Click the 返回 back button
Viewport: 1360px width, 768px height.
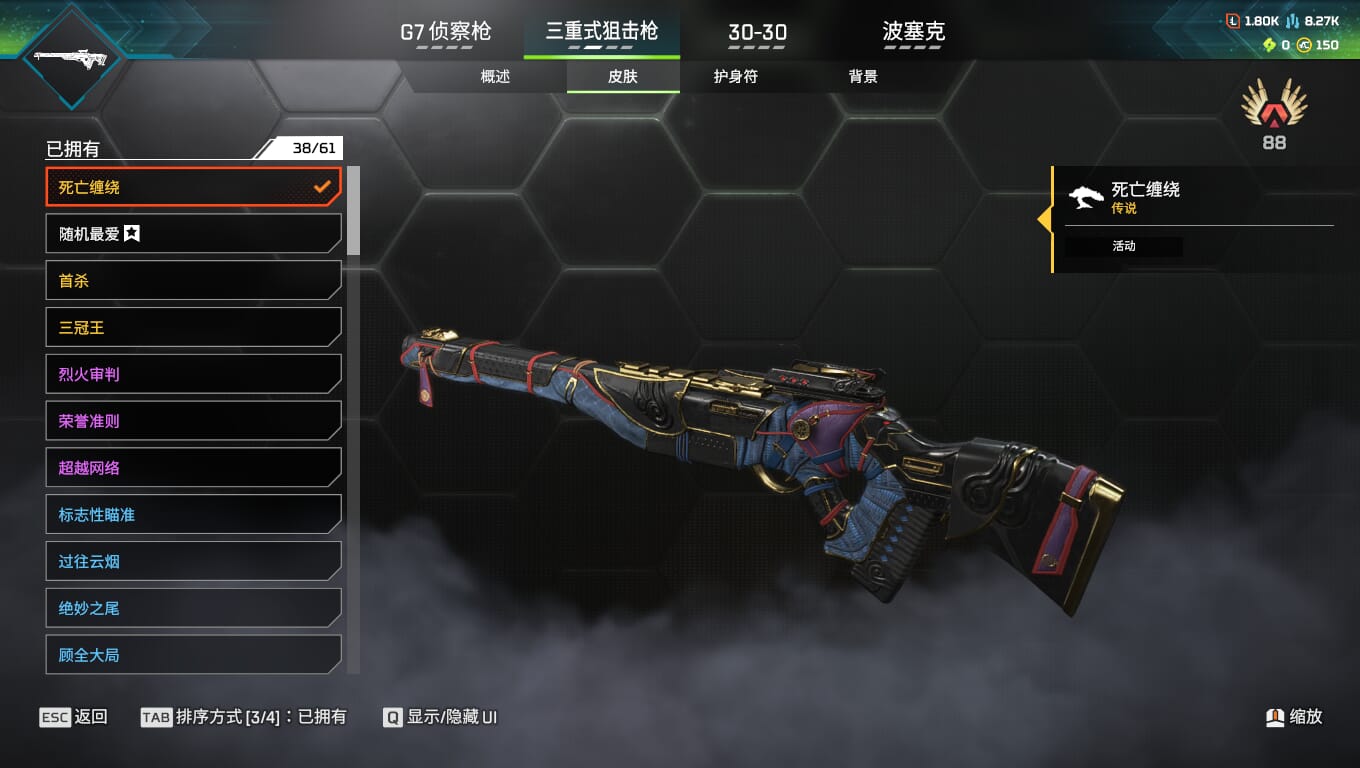[74, 717]
